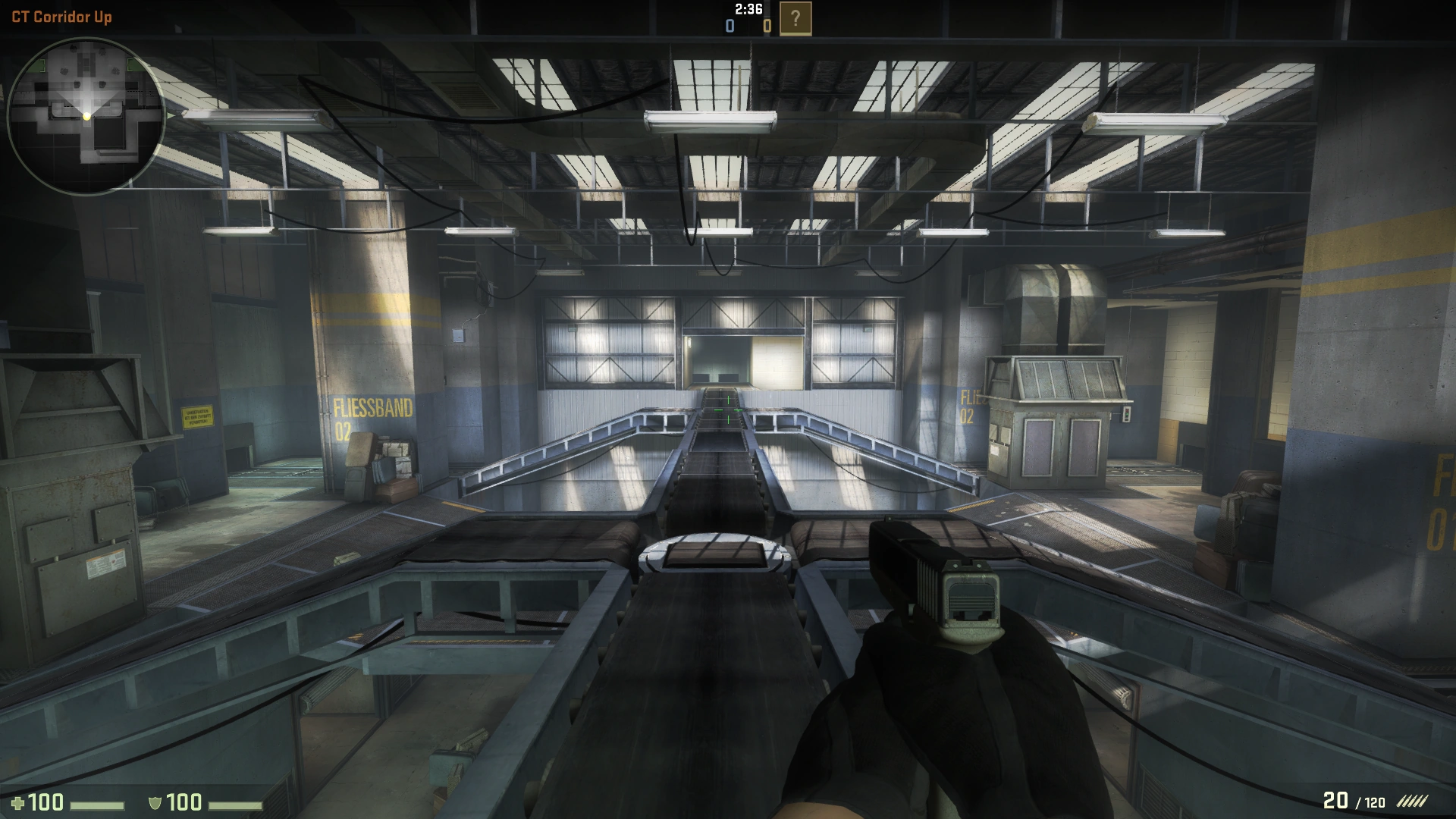Select the yellow player dot on the minimap
1456x819 pixels.
[88, 115]
